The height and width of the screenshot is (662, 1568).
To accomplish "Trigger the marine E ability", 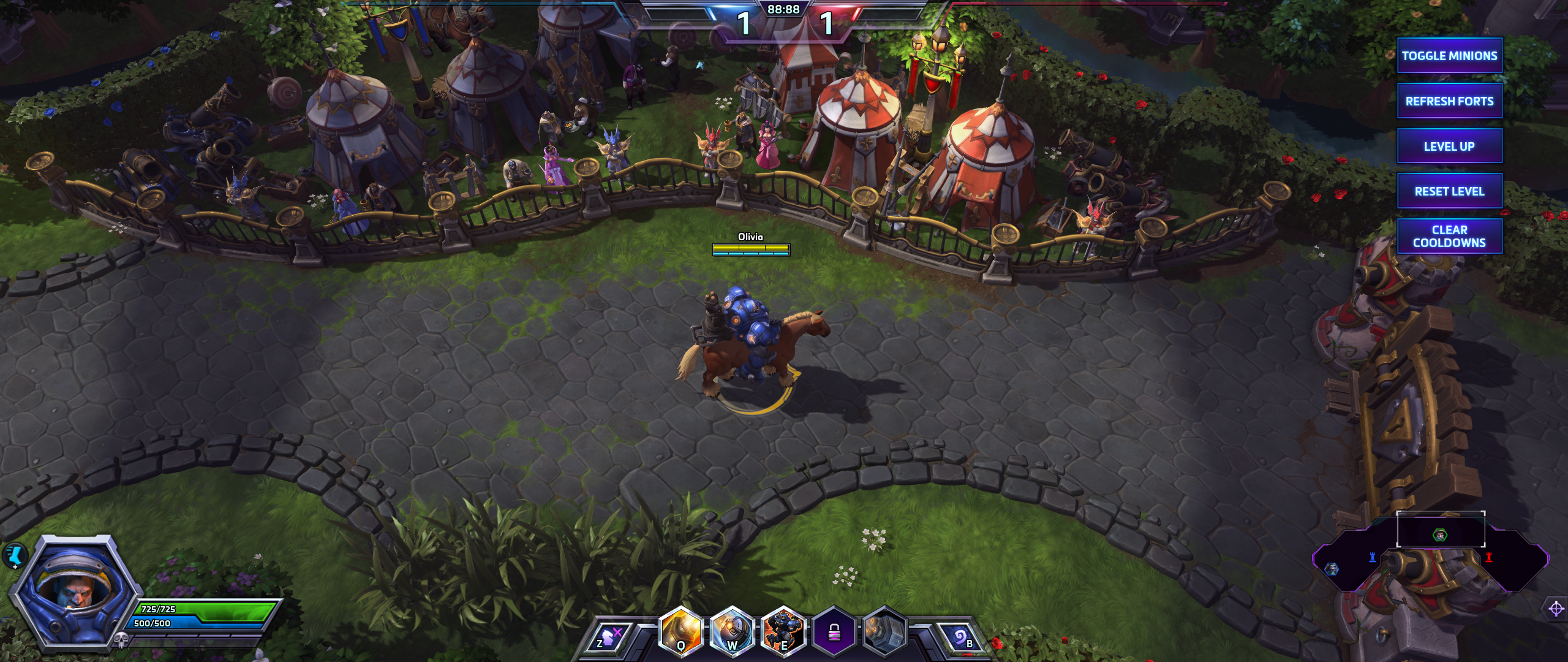I will pyautogui.click(x=783, y=631).
